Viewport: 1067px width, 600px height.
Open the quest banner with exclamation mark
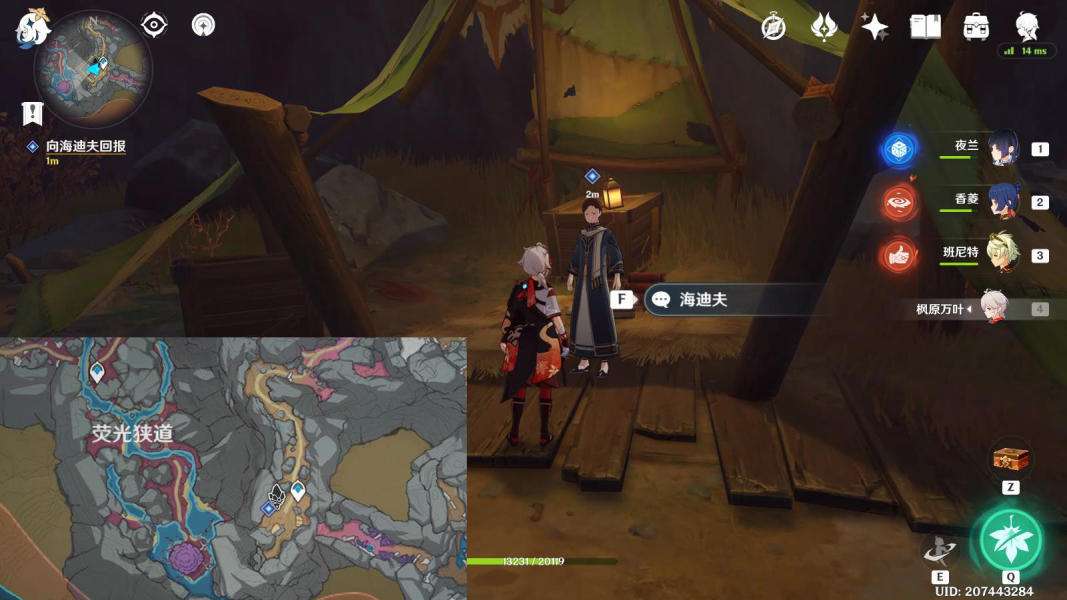[x=32, y=113]
